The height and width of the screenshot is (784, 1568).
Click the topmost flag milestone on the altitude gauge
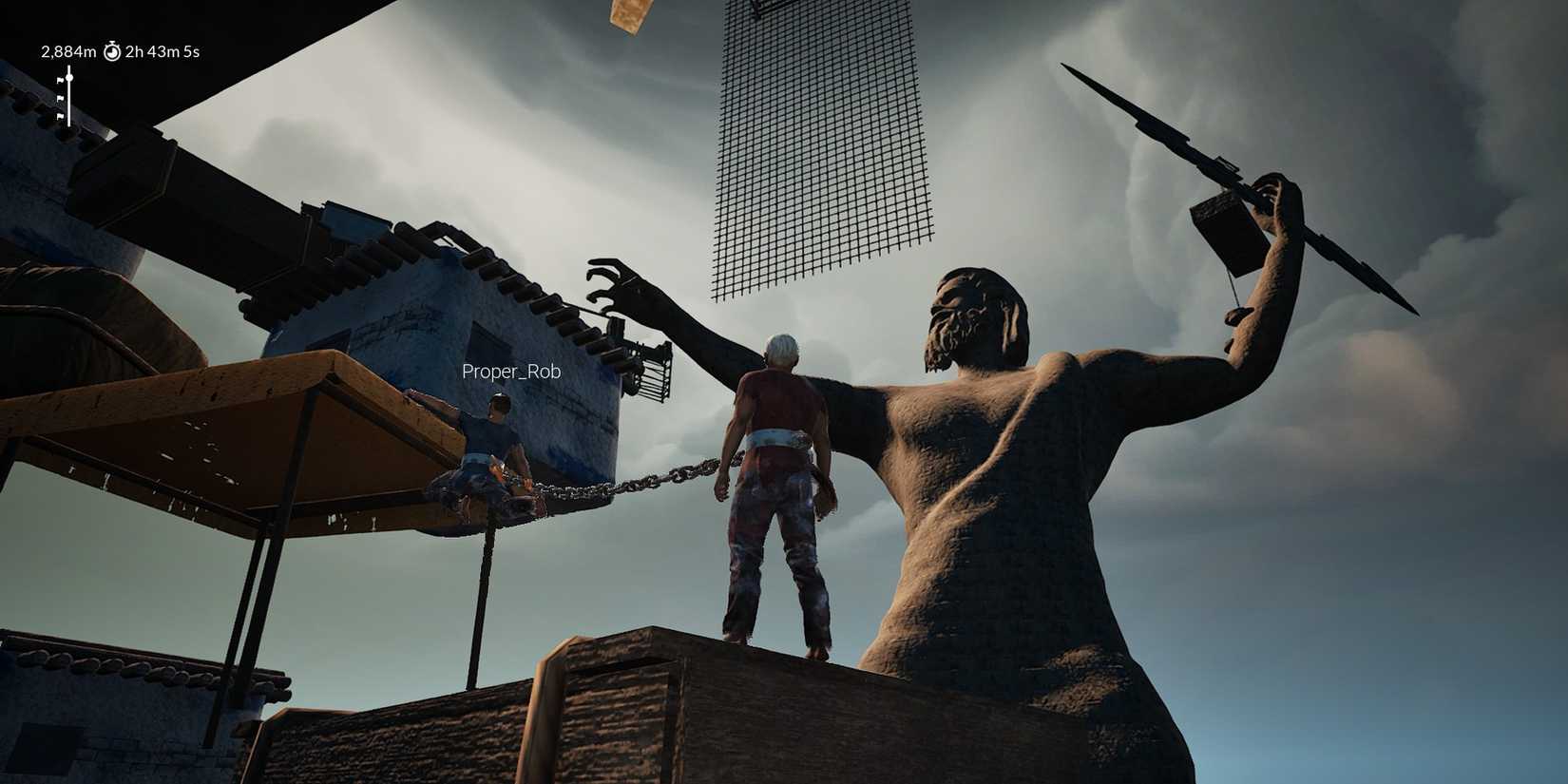pos(61,80)
